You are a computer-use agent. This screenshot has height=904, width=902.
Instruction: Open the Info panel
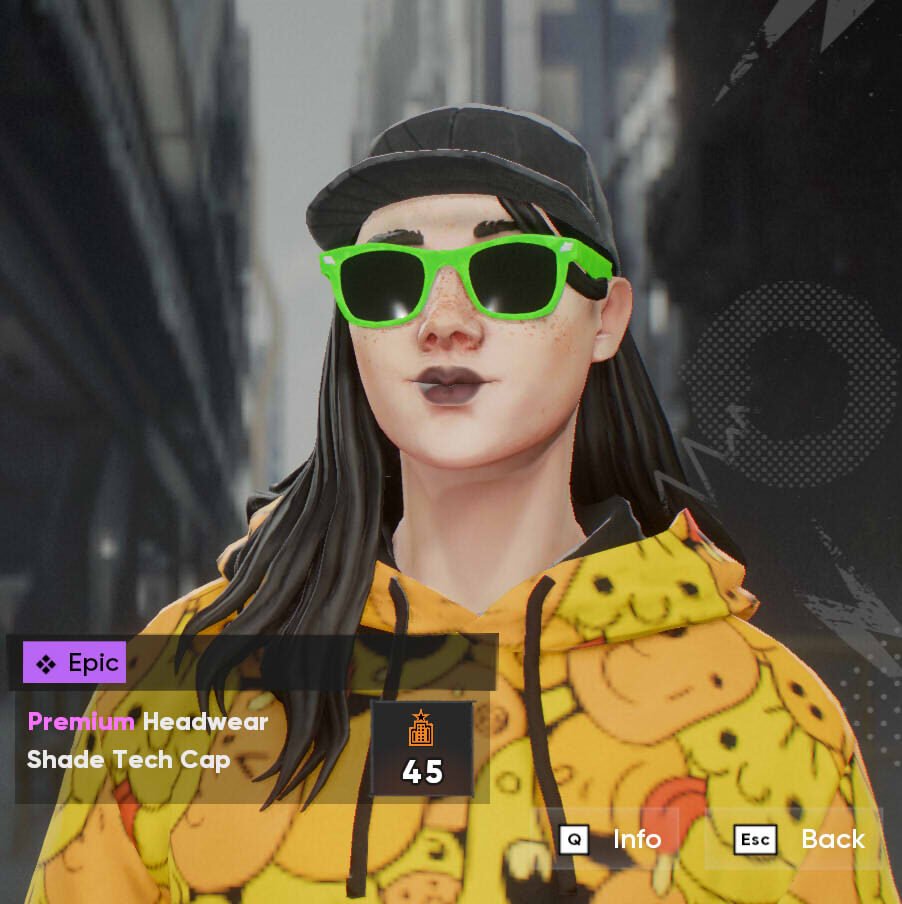[x=612, y=839]
